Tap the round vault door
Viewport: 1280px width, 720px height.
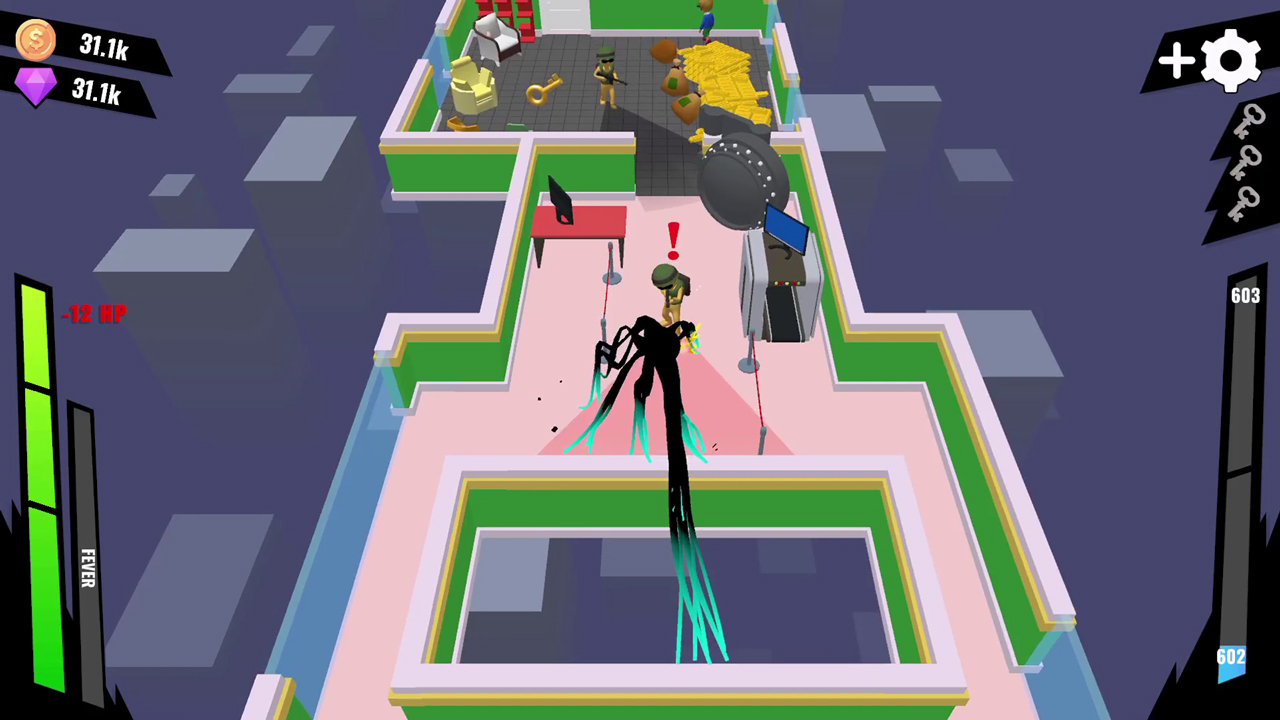(742, 178)
